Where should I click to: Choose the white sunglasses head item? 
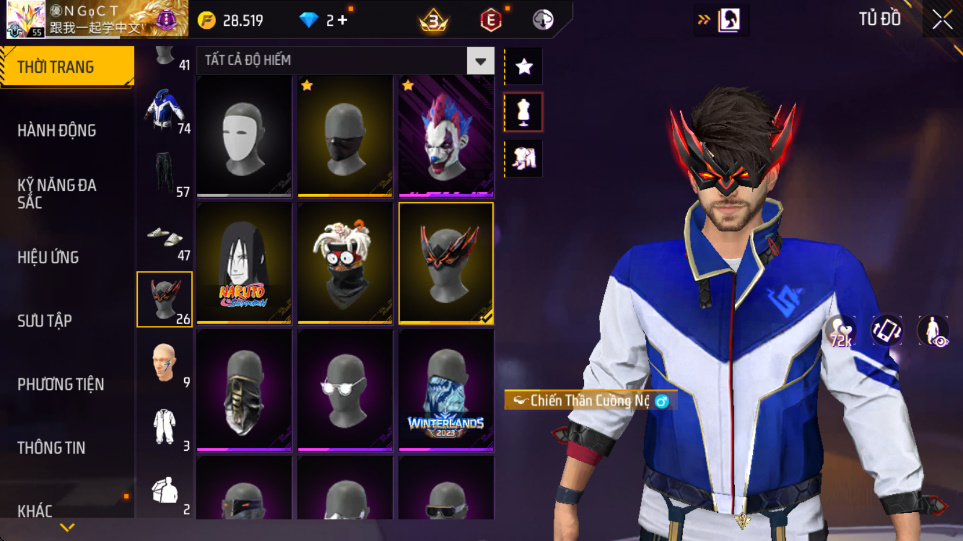345,390
